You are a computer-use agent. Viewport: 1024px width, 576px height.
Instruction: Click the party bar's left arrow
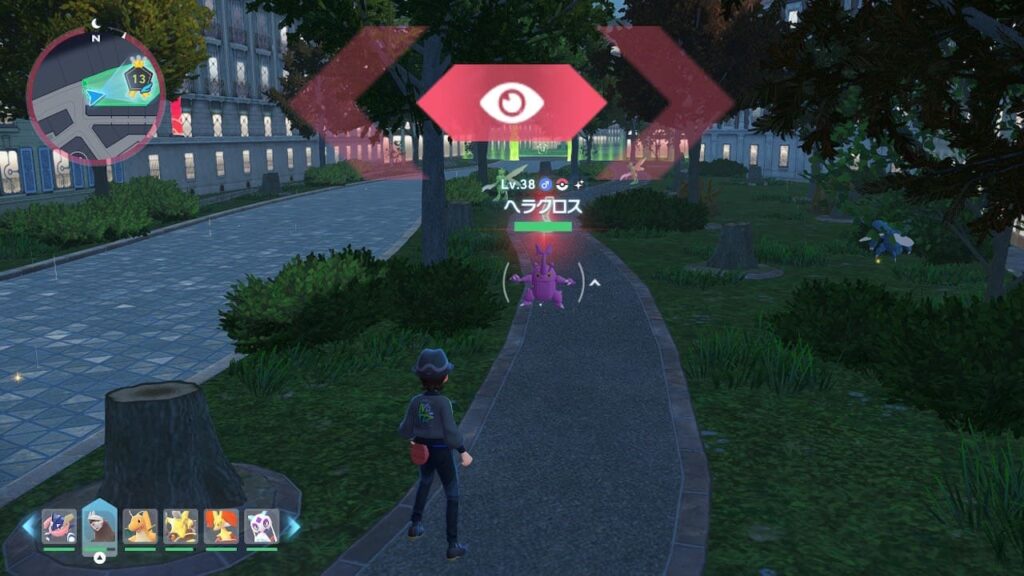29,525
